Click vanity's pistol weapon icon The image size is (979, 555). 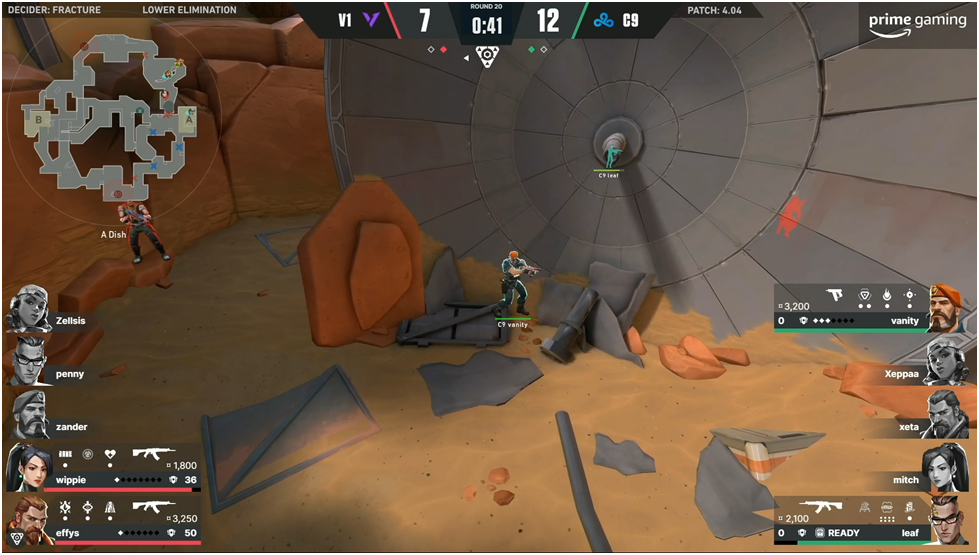[834, 295]
